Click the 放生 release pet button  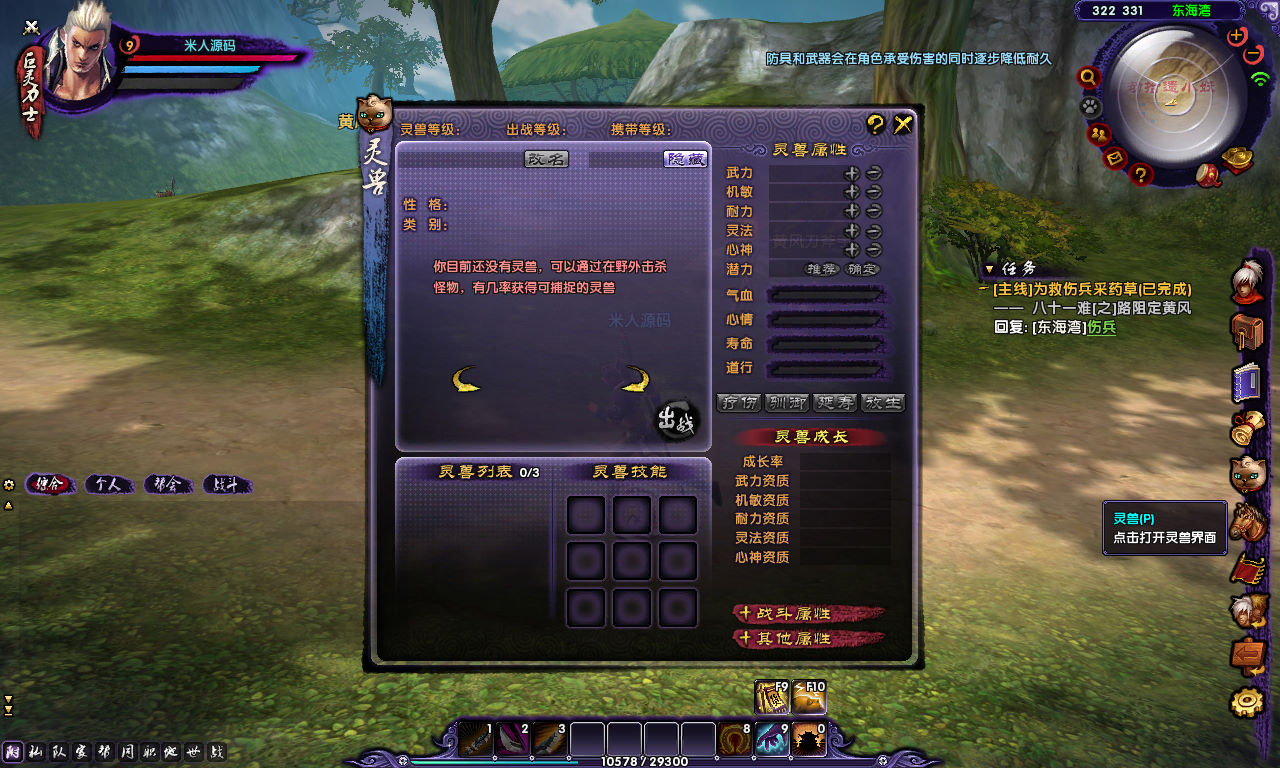click(x=883, y=403)
